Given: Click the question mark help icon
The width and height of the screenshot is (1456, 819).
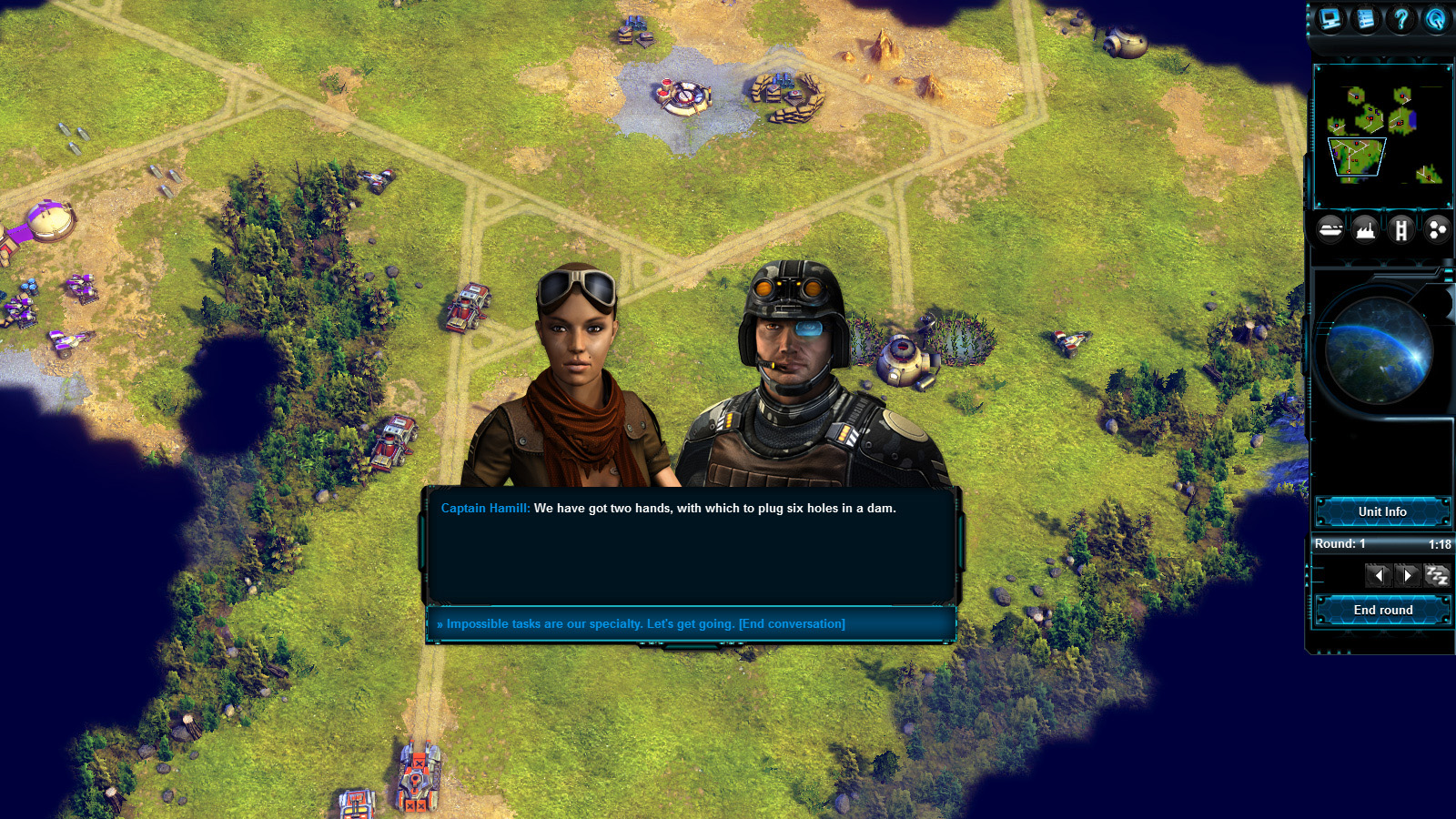Looking at the screenshot, I should [x=1401, y=20].
